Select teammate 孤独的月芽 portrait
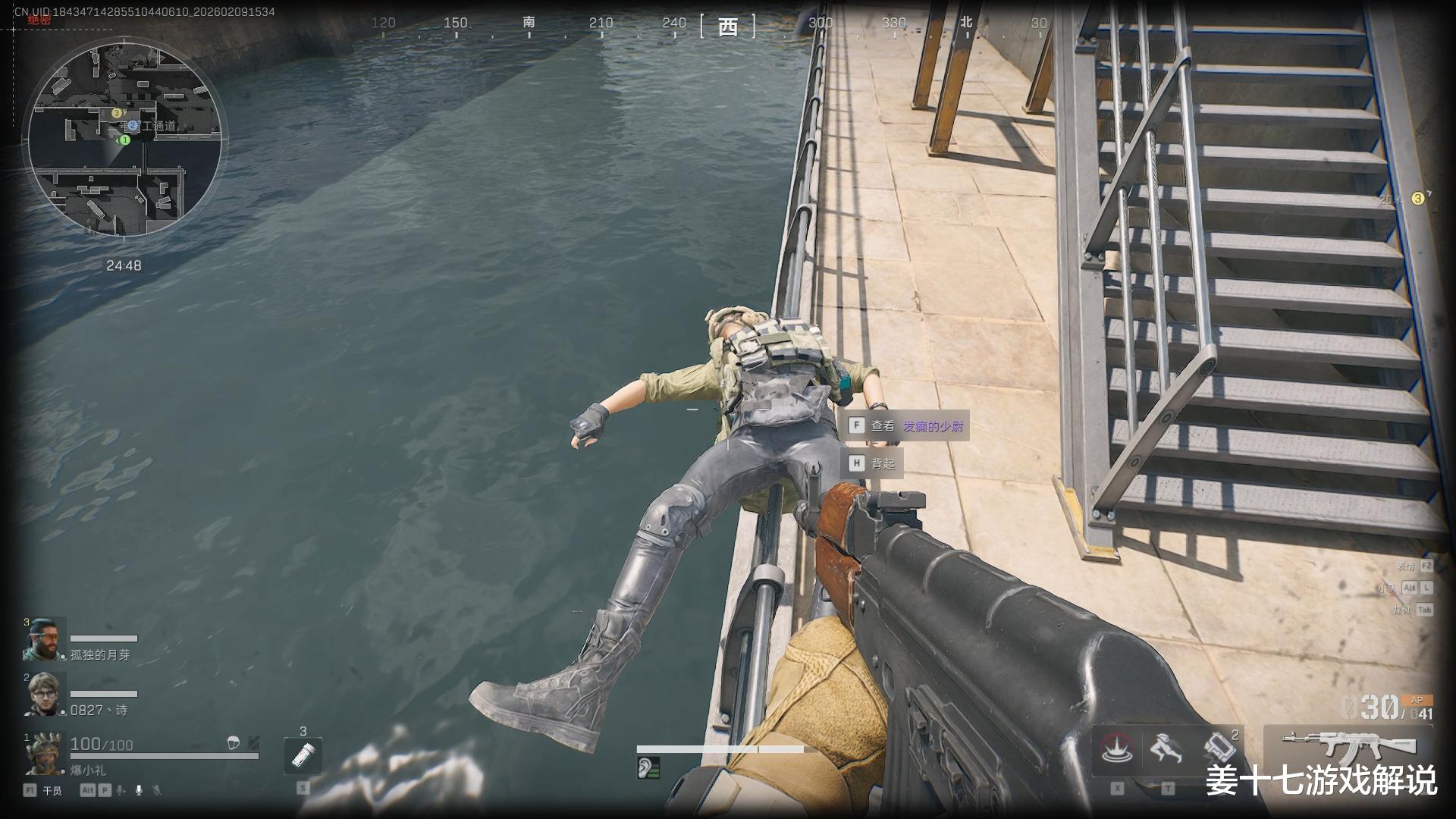 click(45, 640)
